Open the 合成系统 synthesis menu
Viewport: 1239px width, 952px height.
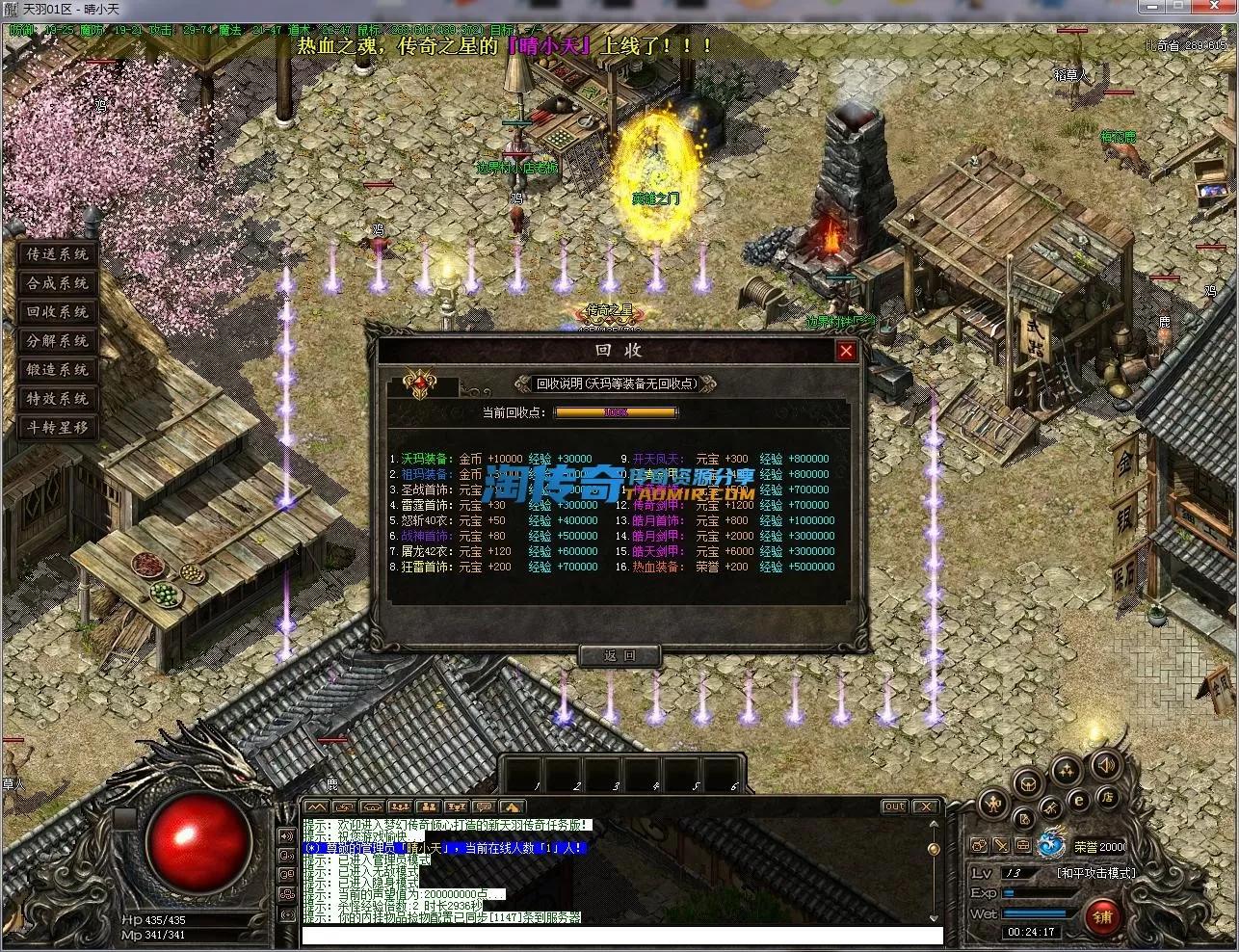(58, 283)
